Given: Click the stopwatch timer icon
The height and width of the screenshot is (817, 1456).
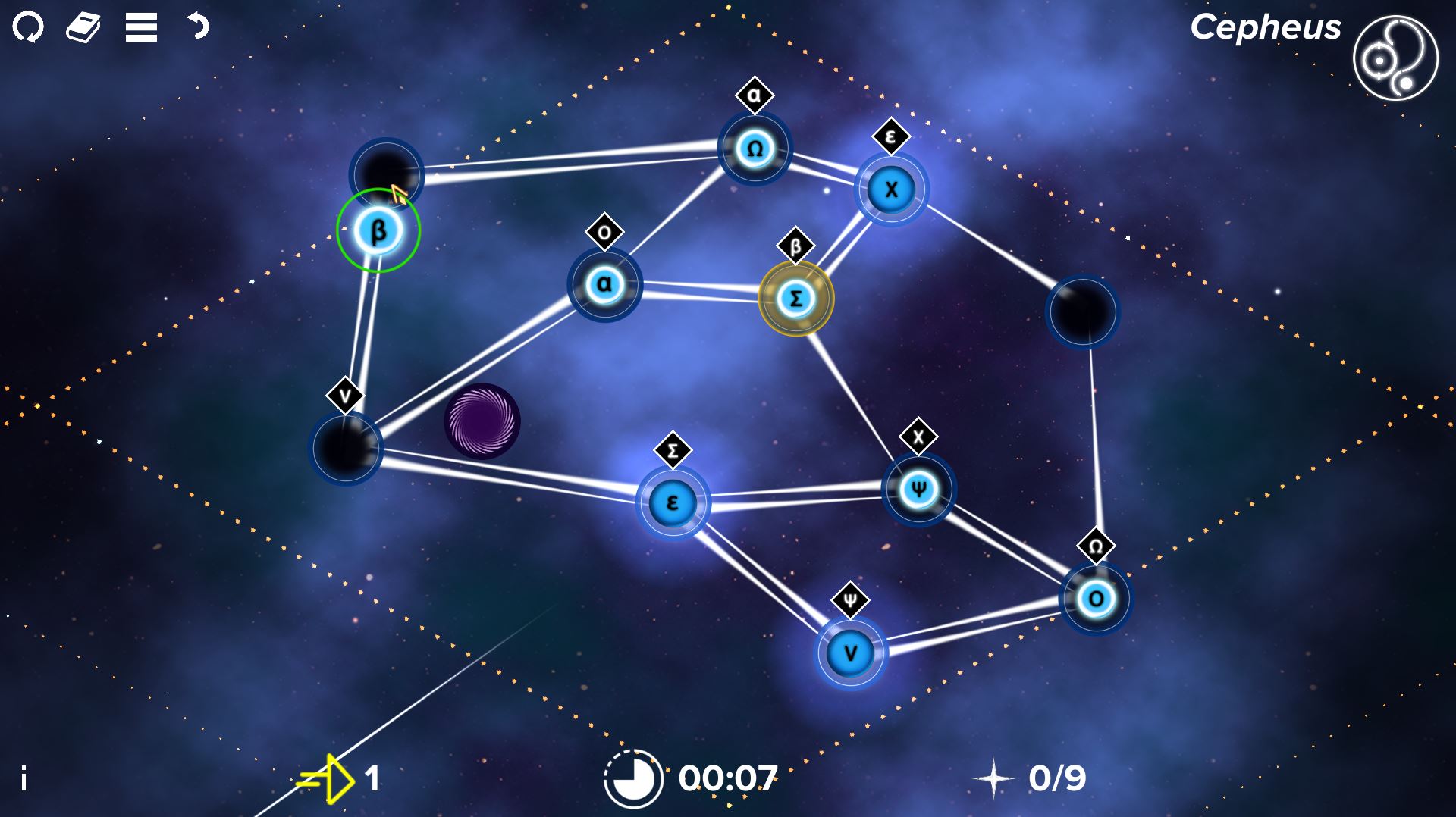Looking at the screenshot, I should point(632,775).
